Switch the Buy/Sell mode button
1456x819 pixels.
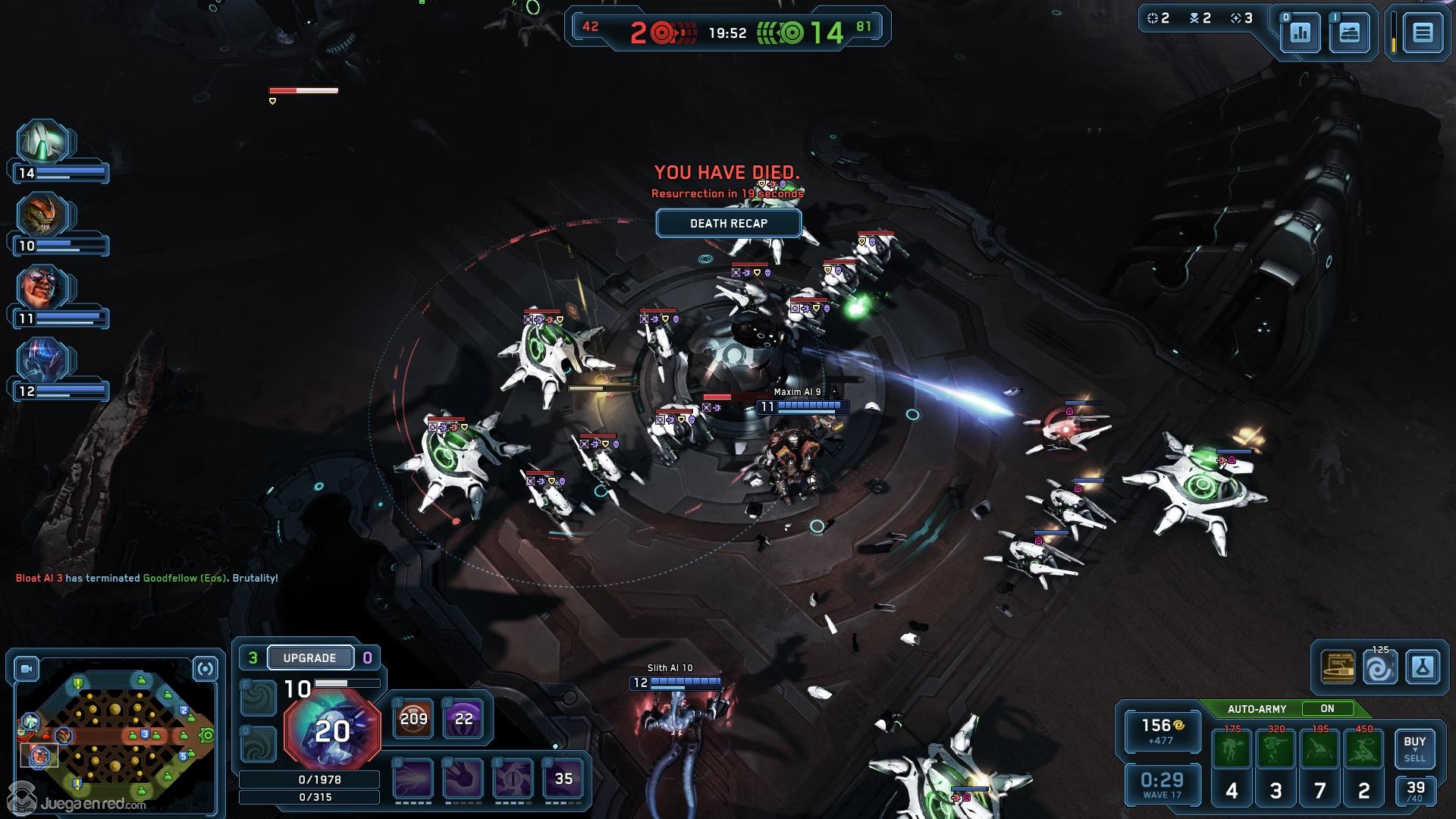coord(1414,748)
